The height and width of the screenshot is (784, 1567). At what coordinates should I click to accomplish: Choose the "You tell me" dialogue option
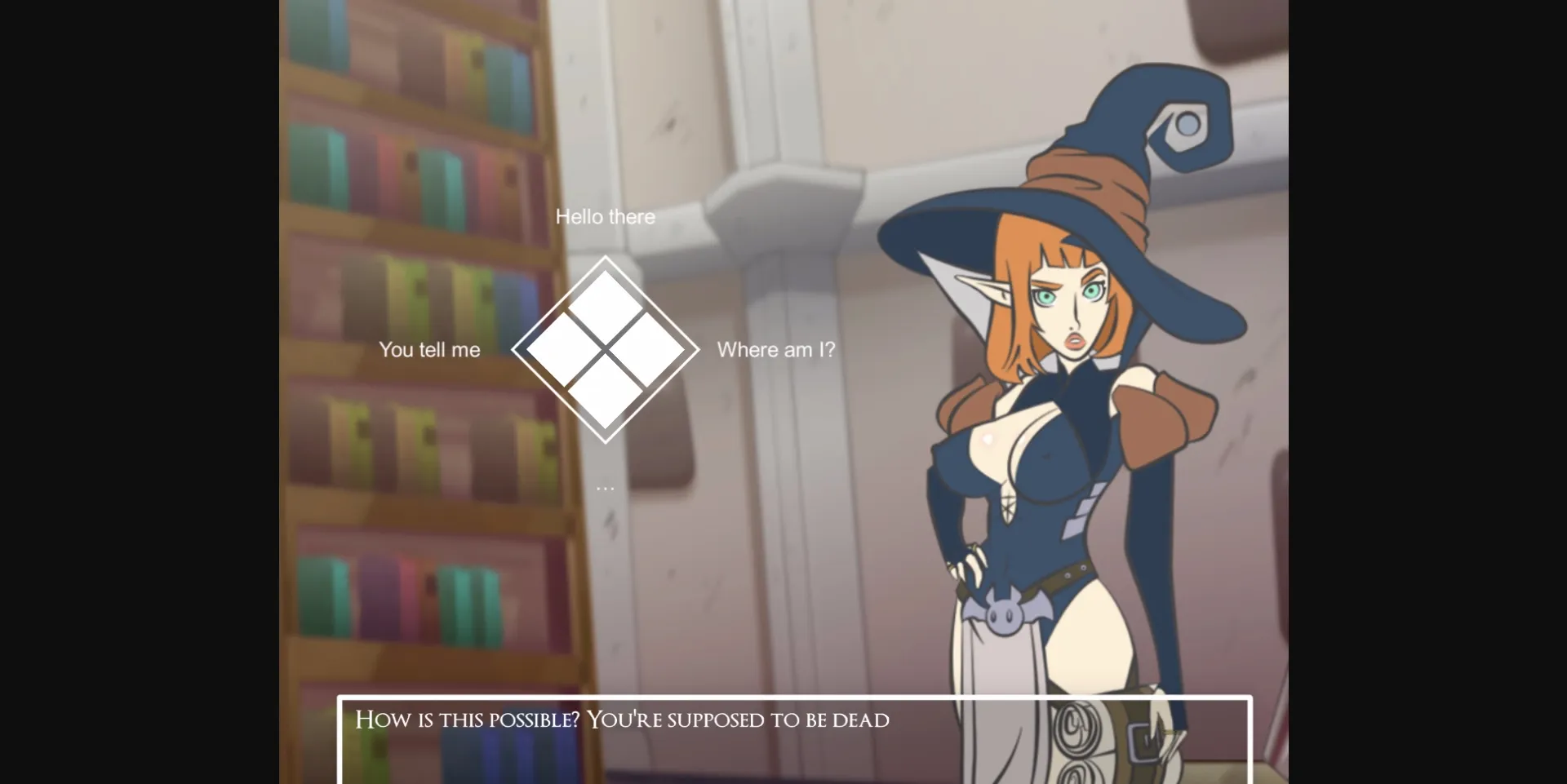click(x=429, y=349)
